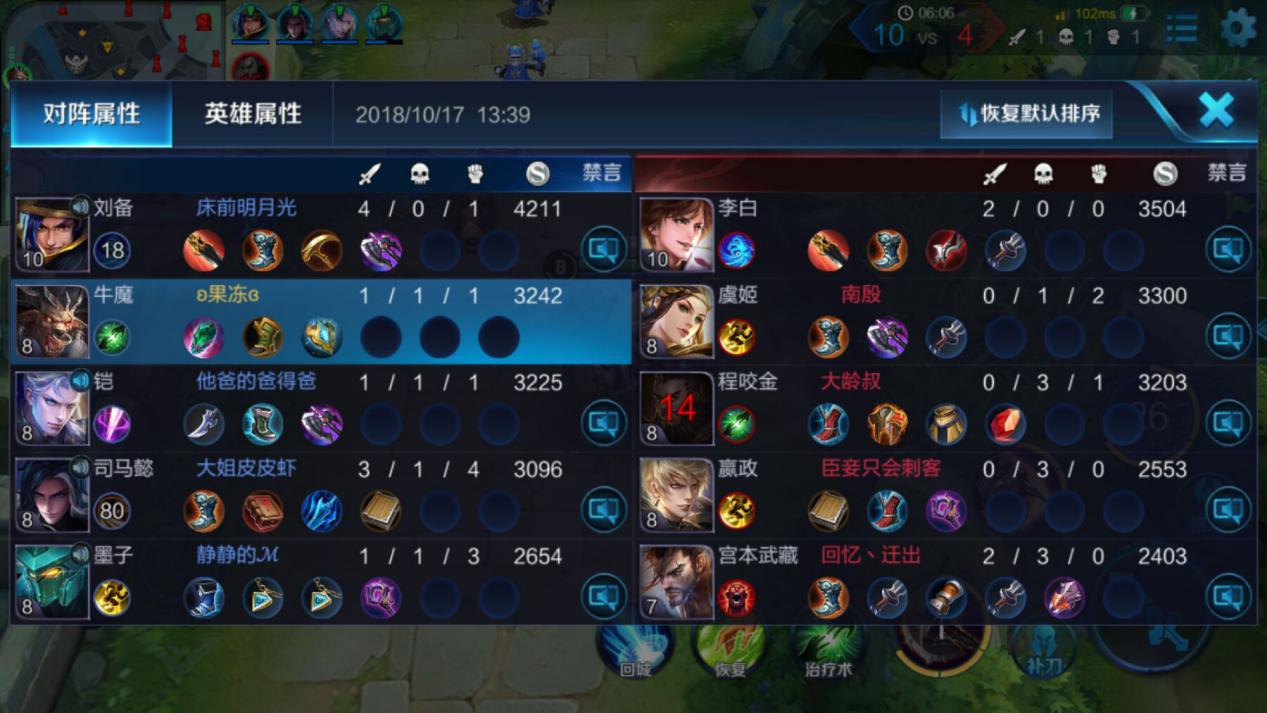Open the list menu icon beside settings
The height and width of the screenshot is (713, 1267).
point(1182,28)
